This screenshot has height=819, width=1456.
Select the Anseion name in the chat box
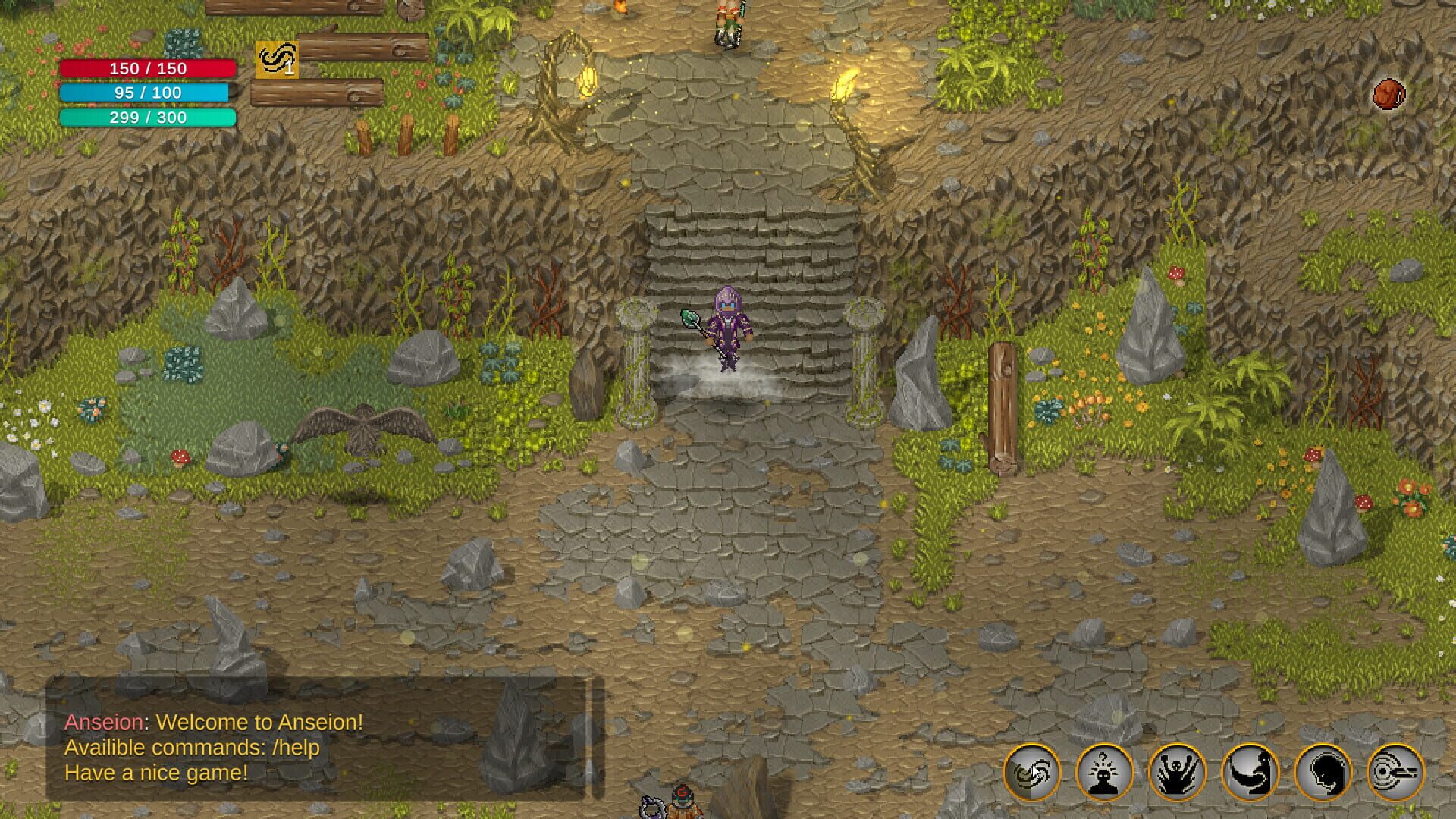[x=103, y=723]
